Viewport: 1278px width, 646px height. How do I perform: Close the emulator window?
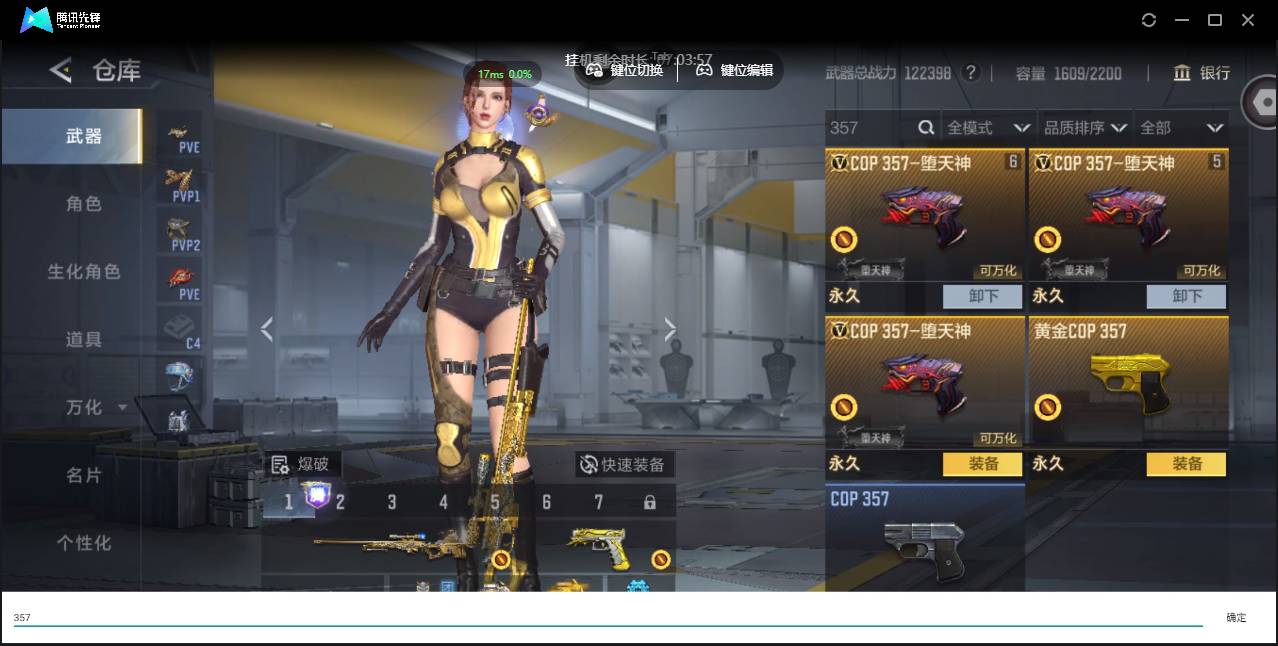pos(1248,20)
